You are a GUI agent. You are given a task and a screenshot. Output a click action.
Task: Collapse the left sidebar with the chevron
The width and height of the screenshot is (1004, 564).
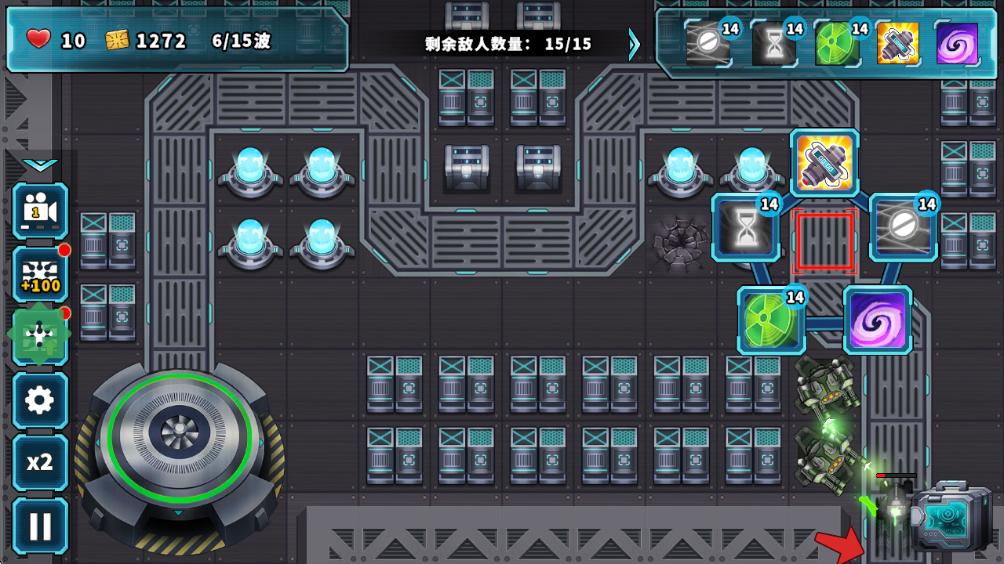coord(40,164)
